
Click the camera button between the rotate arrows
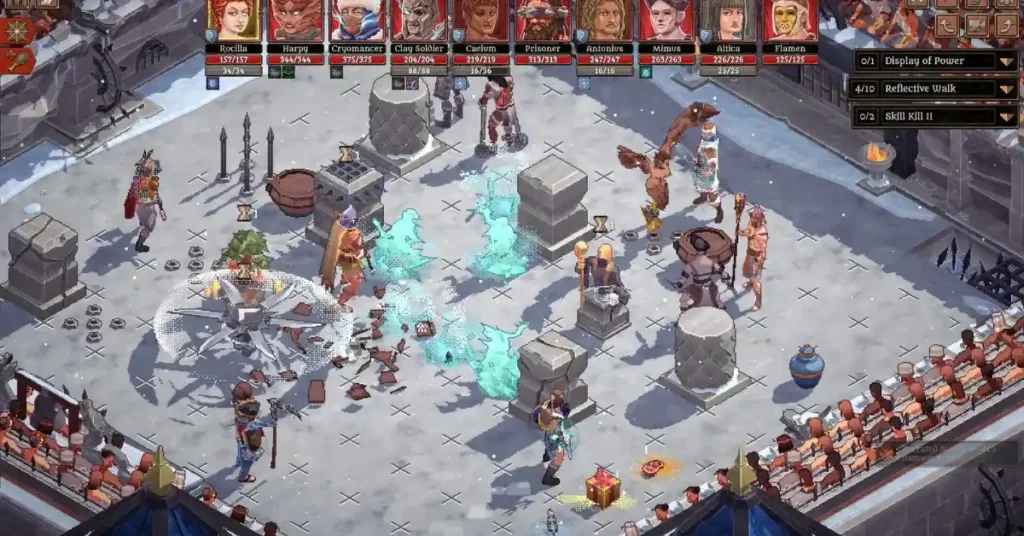pos(976,25)
